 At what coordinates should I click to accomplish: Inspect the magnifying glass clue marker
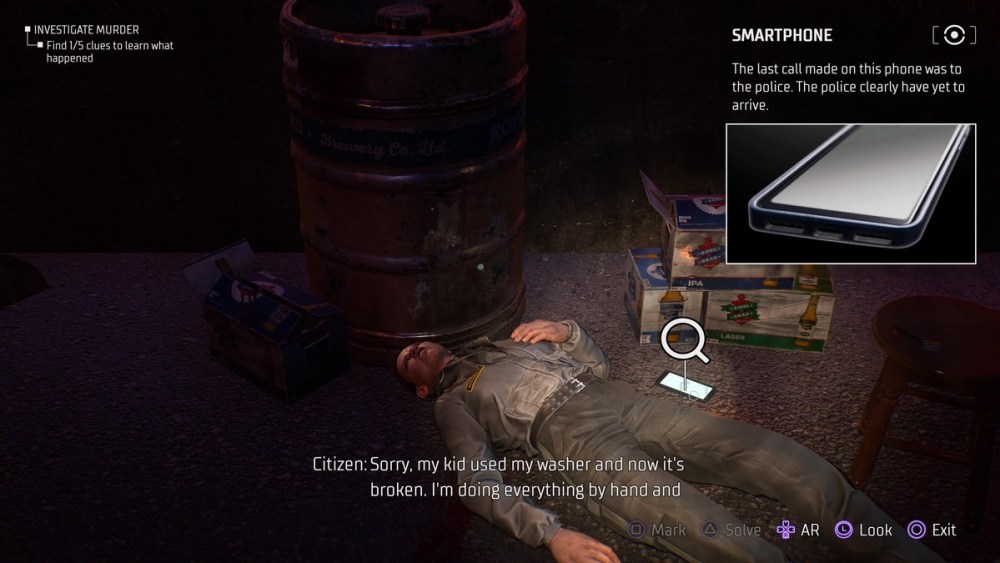pyautogui.click(x=685, y=342)
